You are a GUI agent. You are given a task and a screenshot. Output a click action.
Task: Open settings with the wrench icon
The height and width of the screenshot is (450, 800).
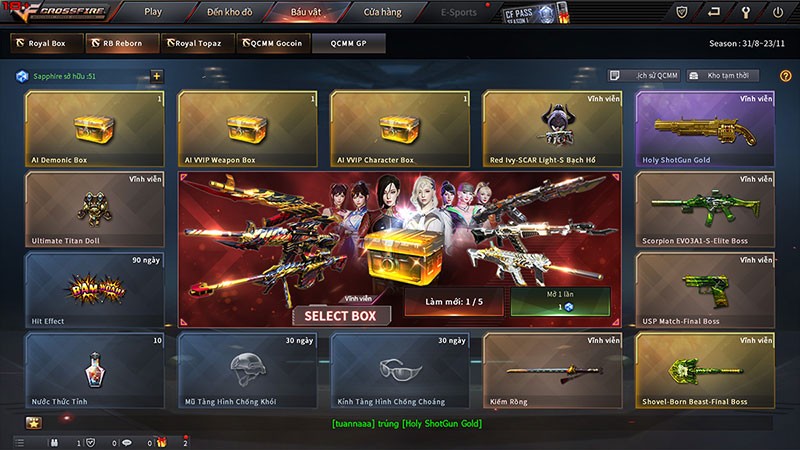point(746,13)
